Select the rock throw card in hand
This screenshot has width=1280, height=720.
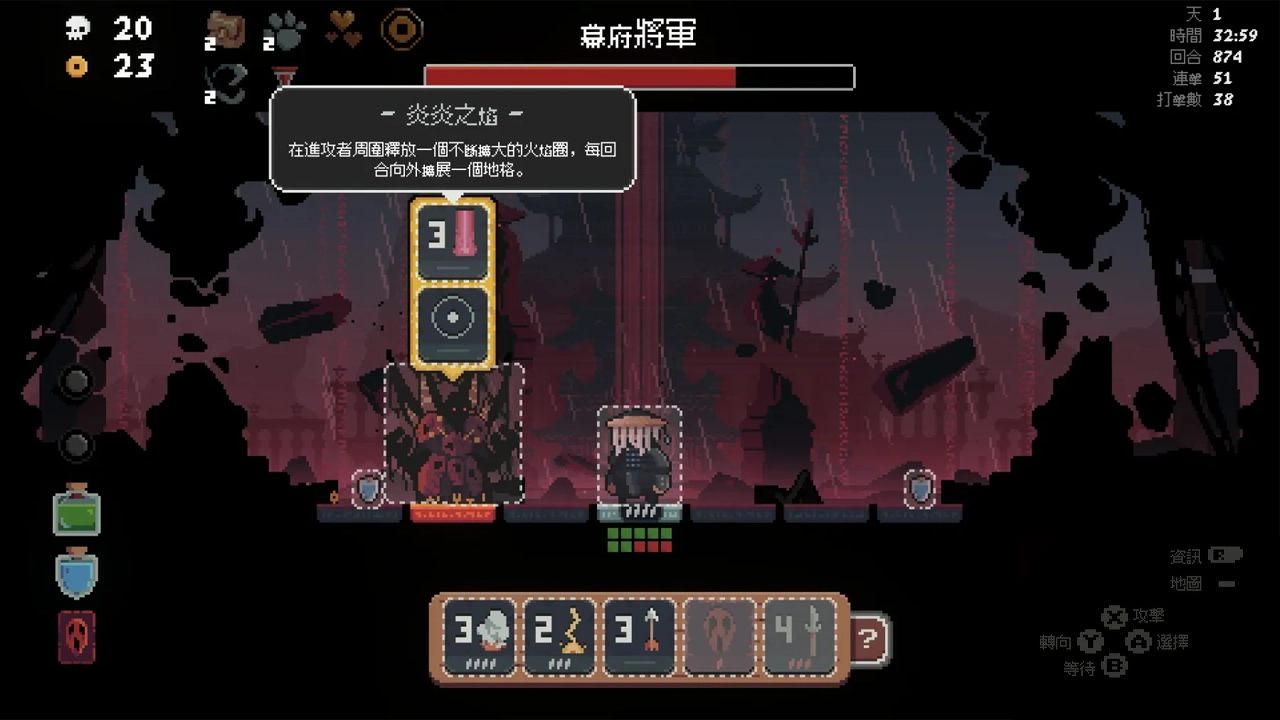(477, 636)
